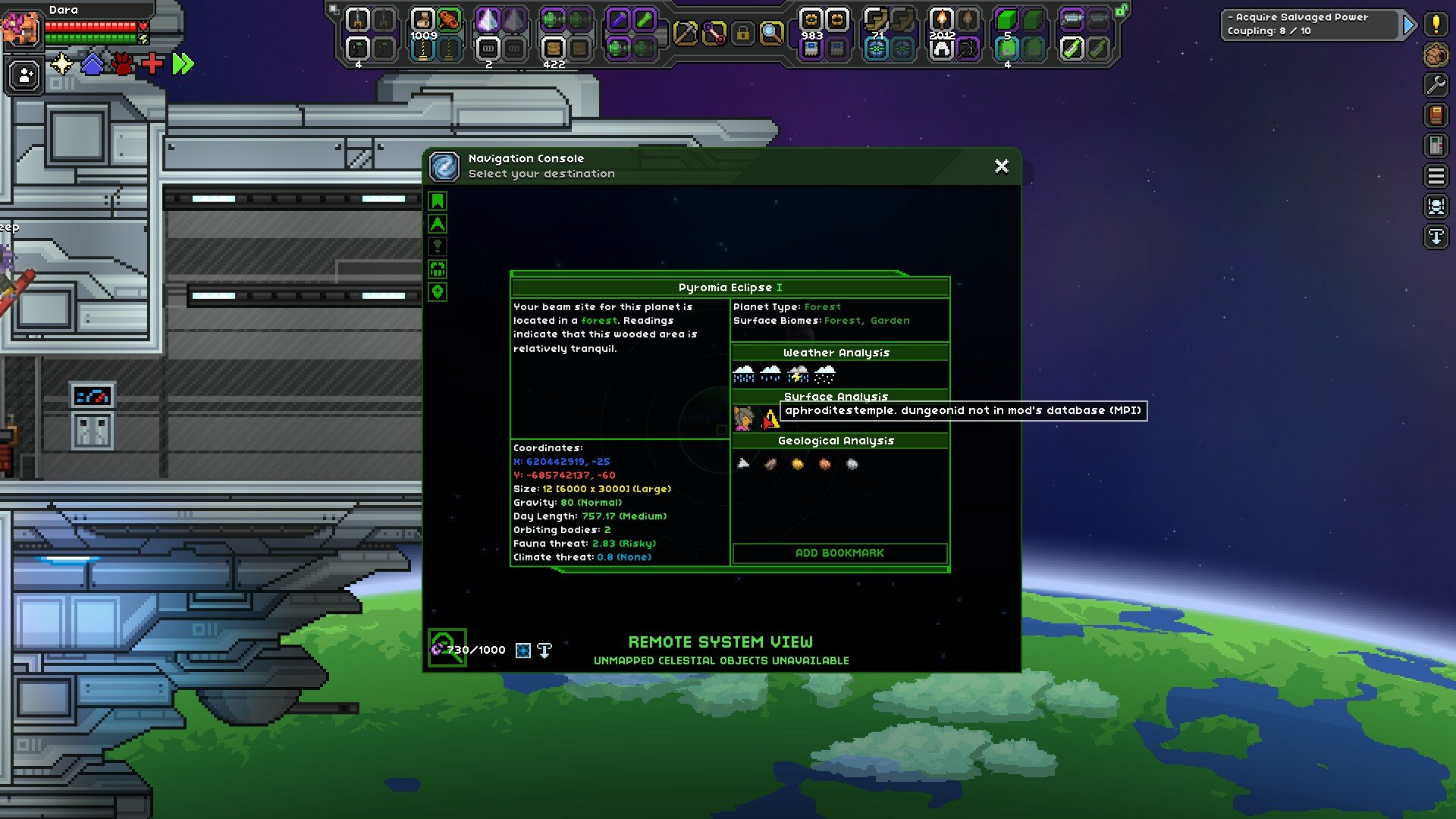The width and height of the screenshot is (1456, 819).
Task: Toggle the dimmed lightbulb icon in console sidebar
Action: point(438,246)
